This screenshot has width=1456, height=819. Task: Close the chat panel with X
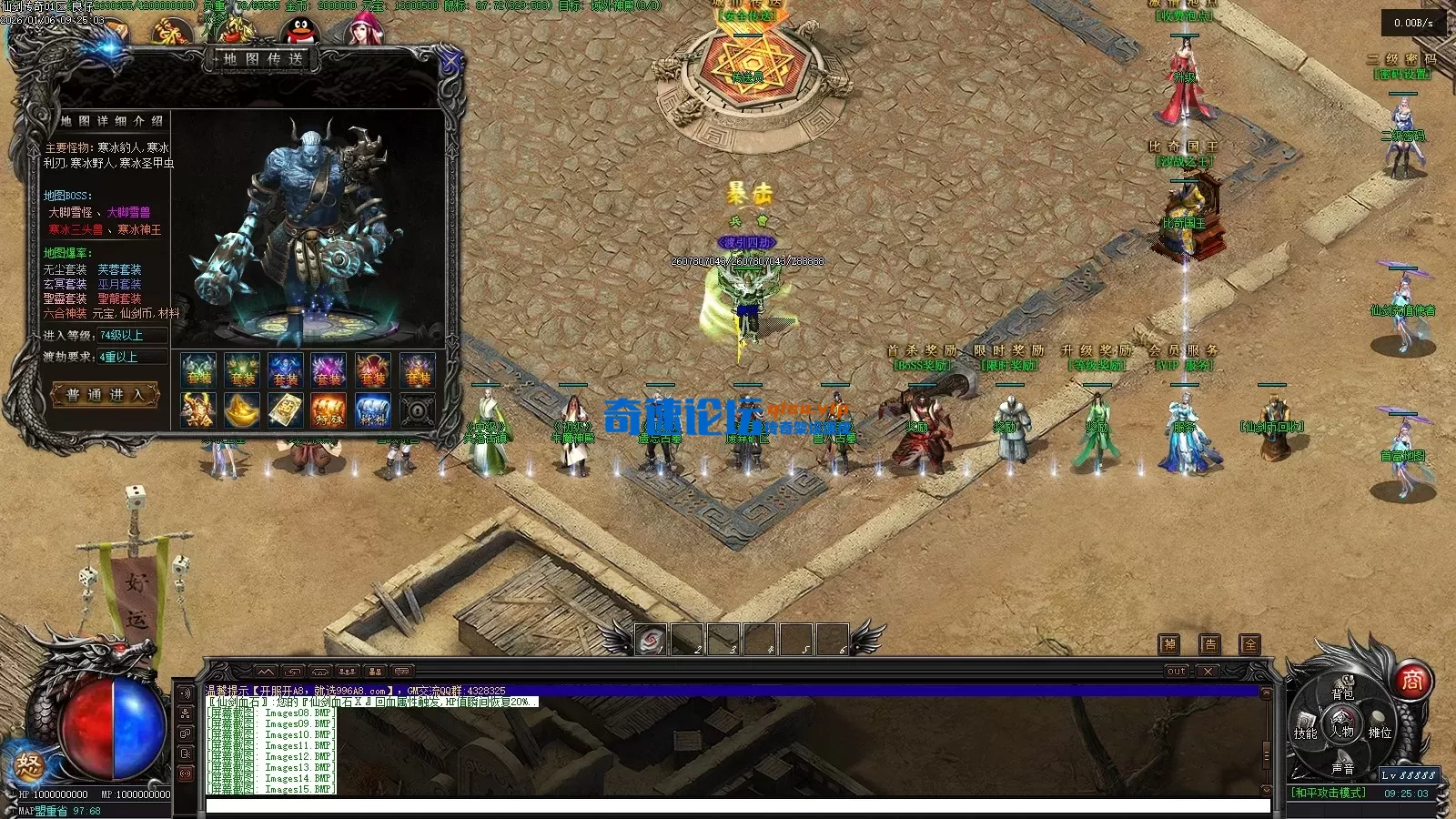pyautogui.click(x=1208, y=672)
